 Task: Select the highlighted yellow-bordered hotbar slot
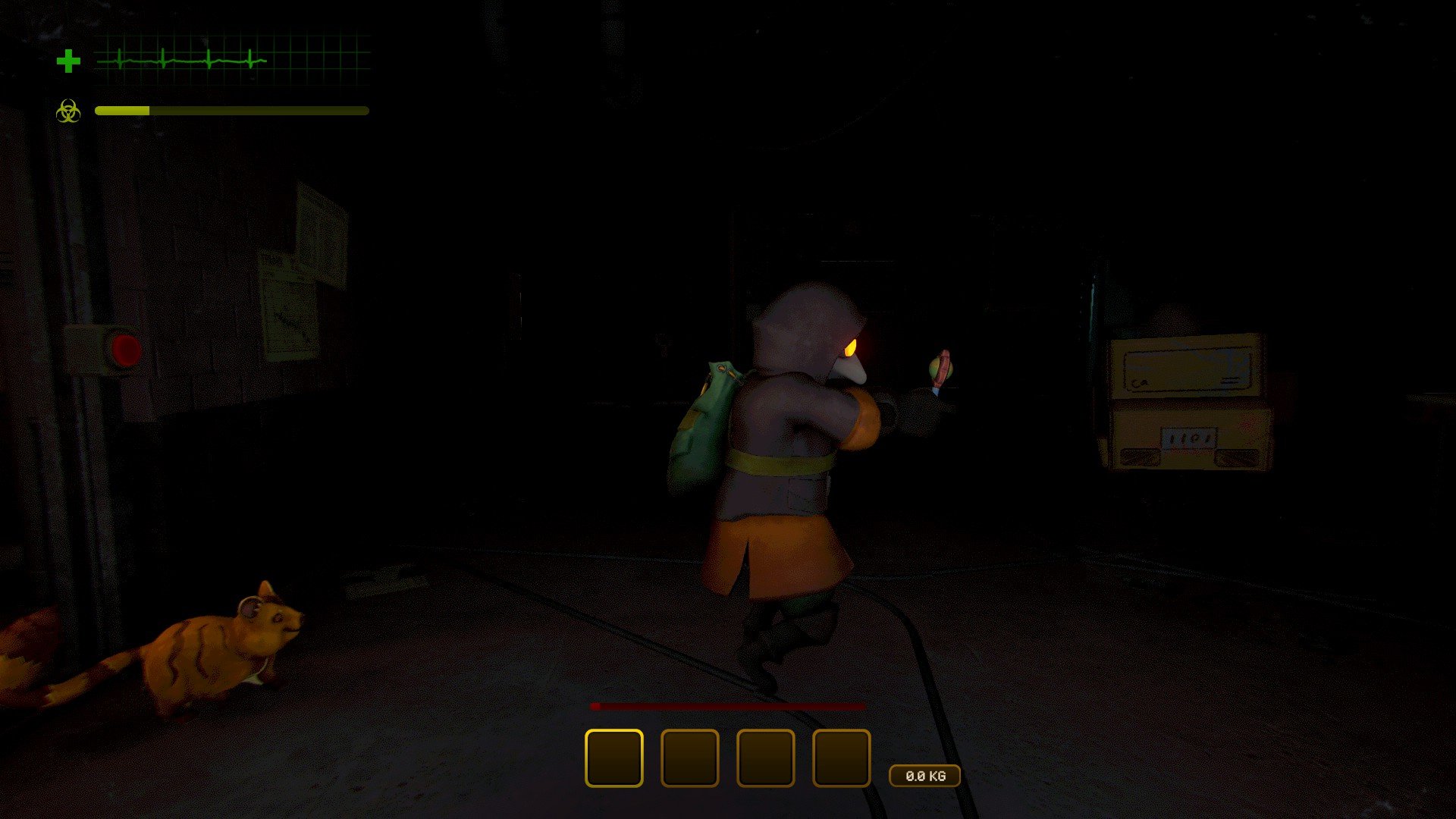point(613,758)
